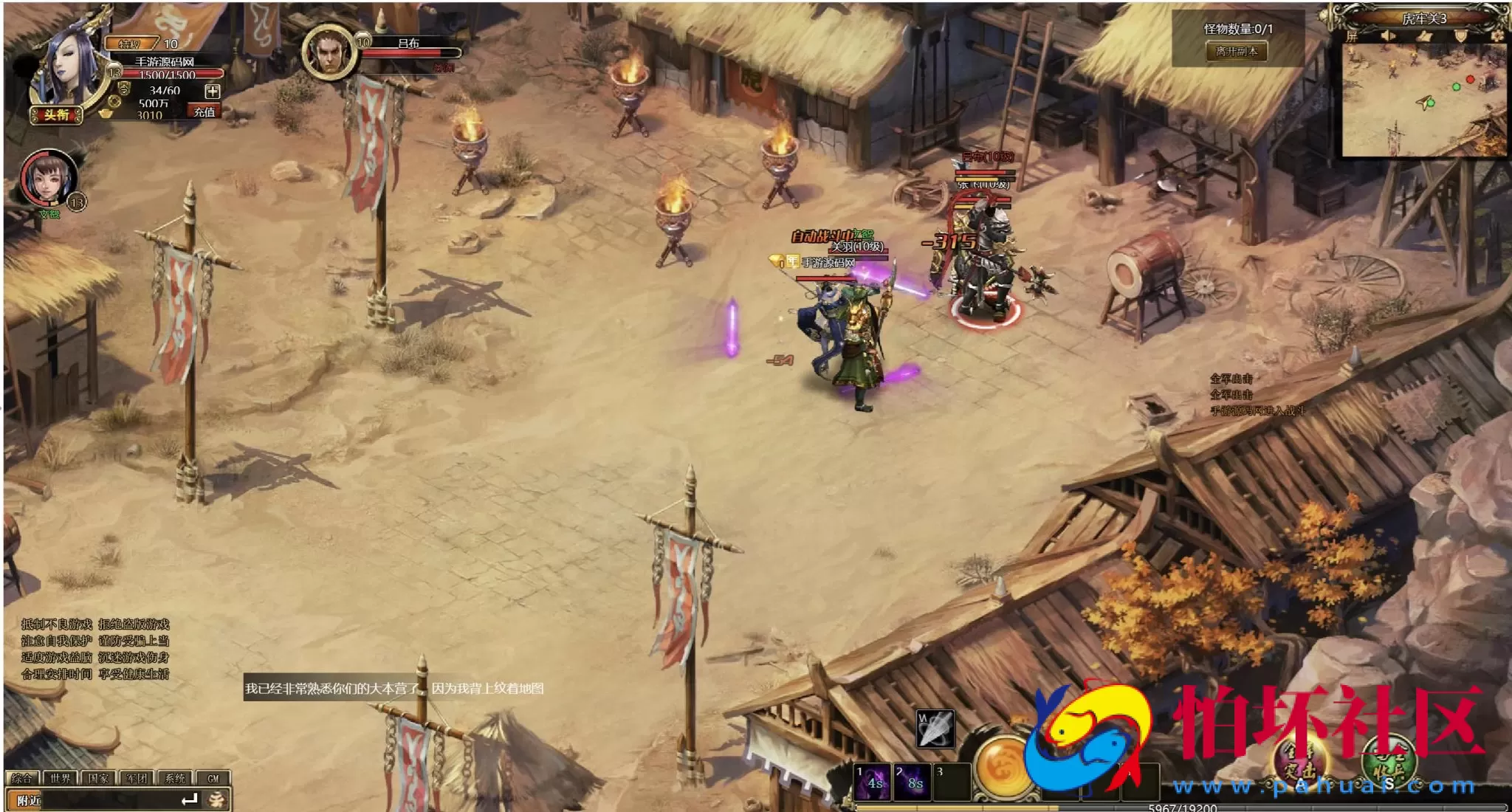Click the minimap

pyautogui.click(x=1422, y=100)
